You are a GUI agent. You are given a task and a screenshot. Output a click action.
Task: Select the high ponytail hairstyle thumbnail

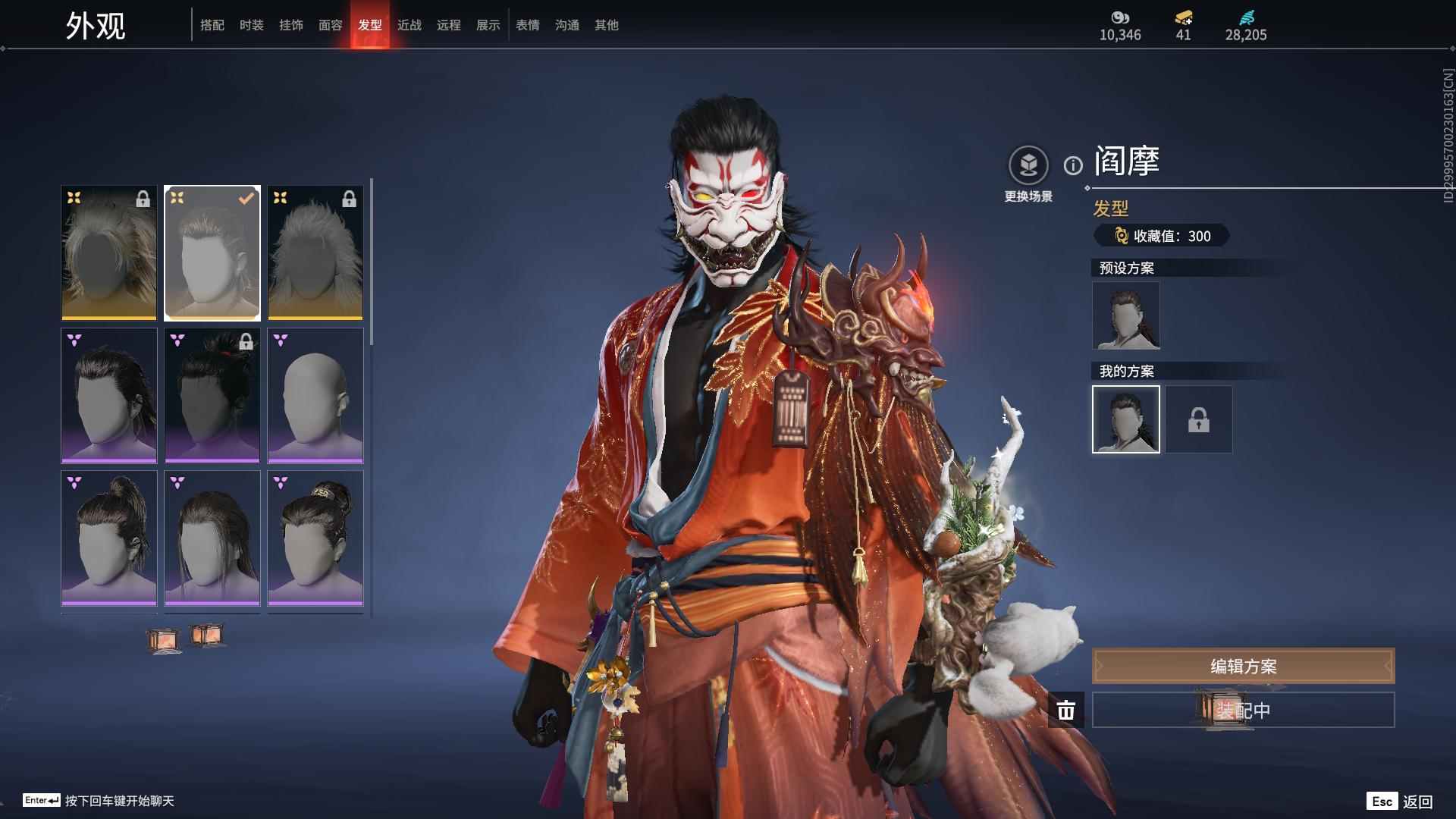109,538
